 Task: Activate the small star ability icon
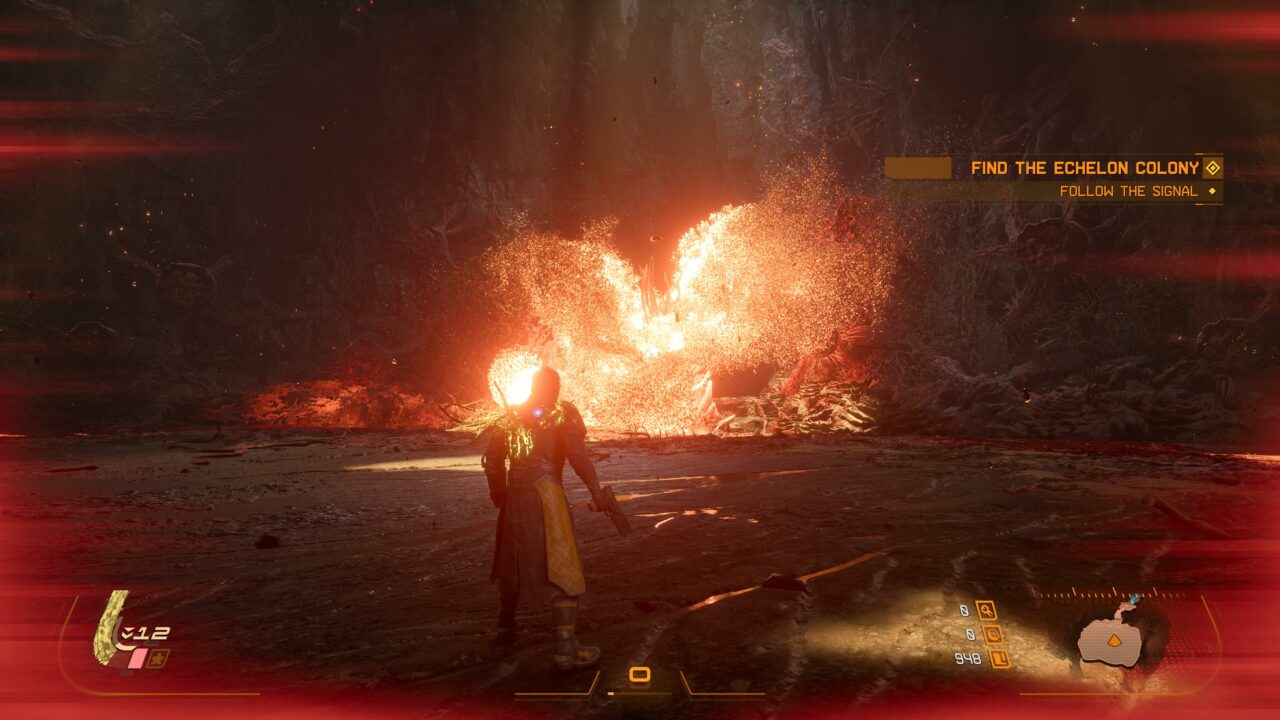click(x=159, y=658)
